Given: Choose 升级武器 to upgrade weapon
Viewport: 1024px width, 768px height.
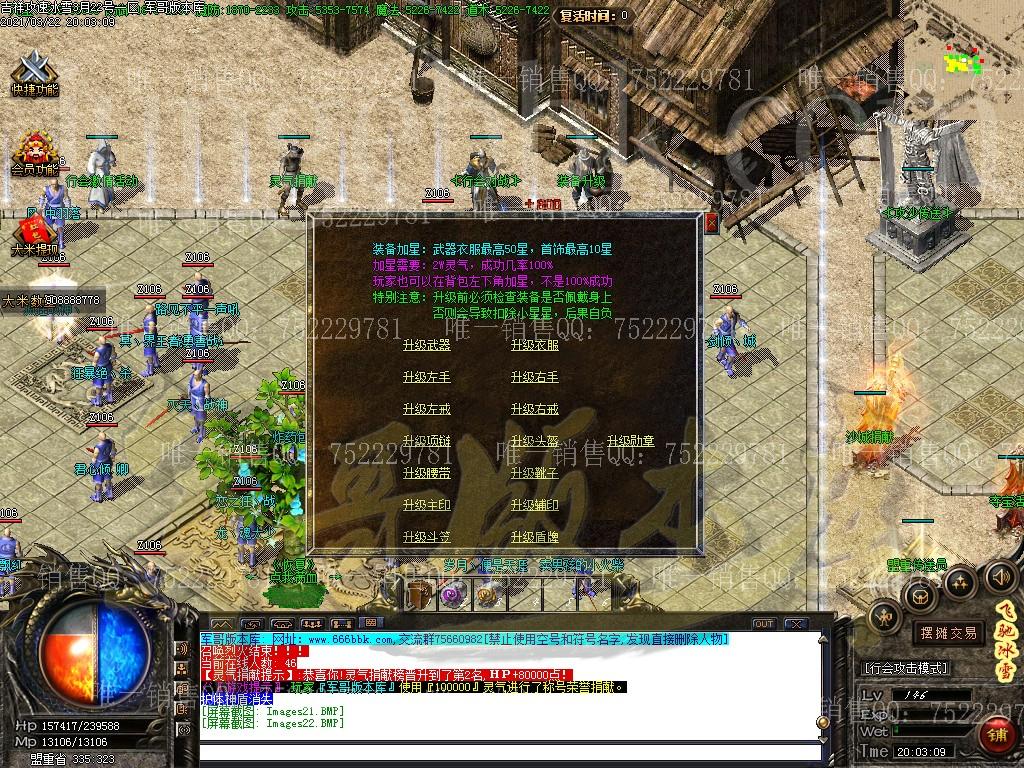Looking at the screenshot, I should 426,345.
